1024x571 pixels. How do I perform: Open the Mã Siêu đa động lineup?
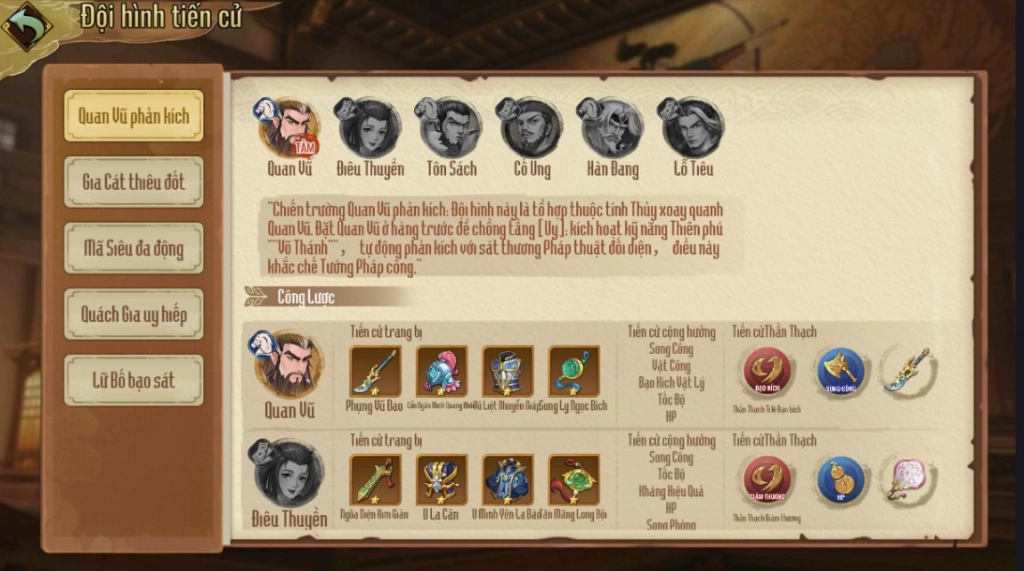[x=133, y=248]
